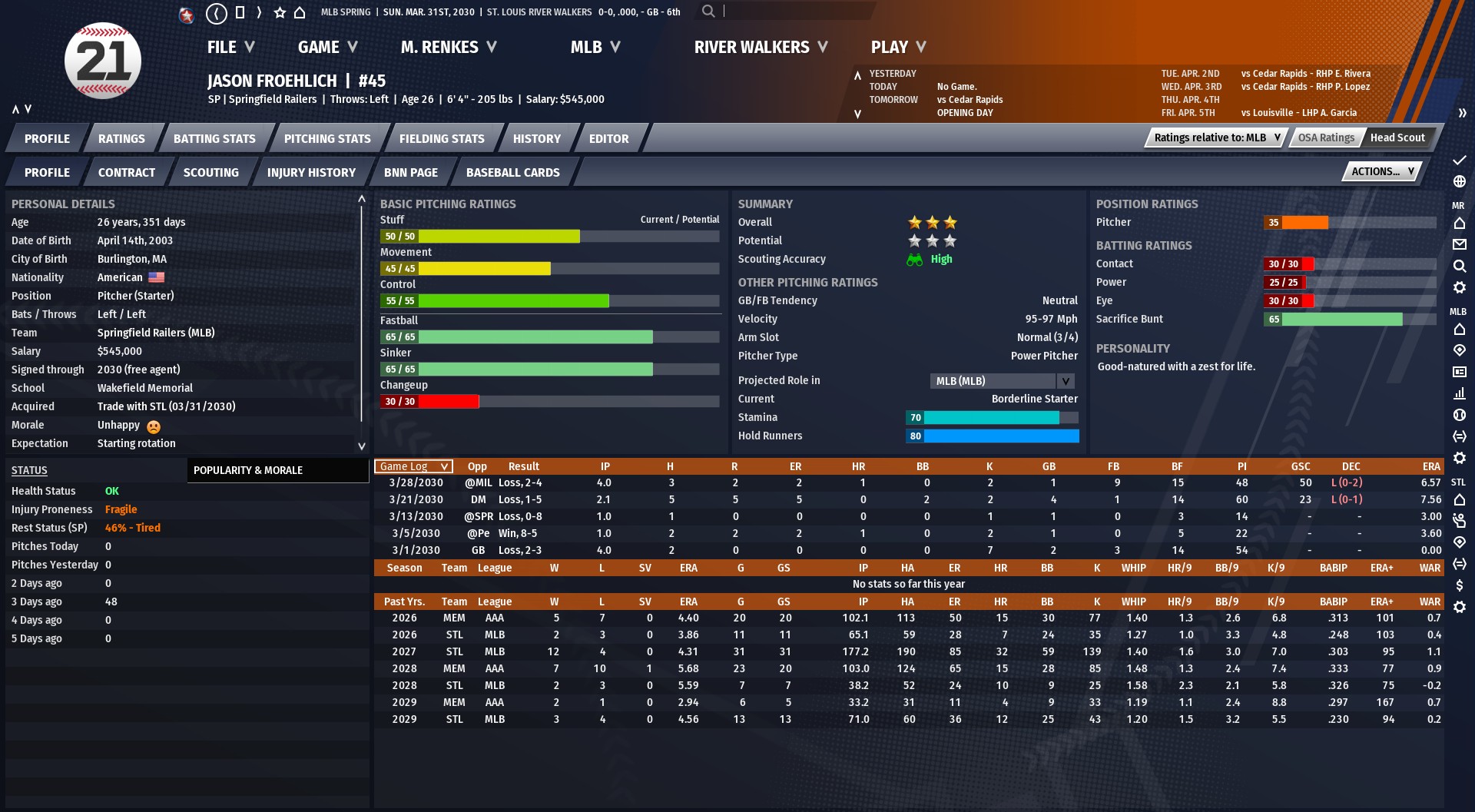Open the PLAY menu
This screenshot has width=1475, height=812.
pos(897,48)
